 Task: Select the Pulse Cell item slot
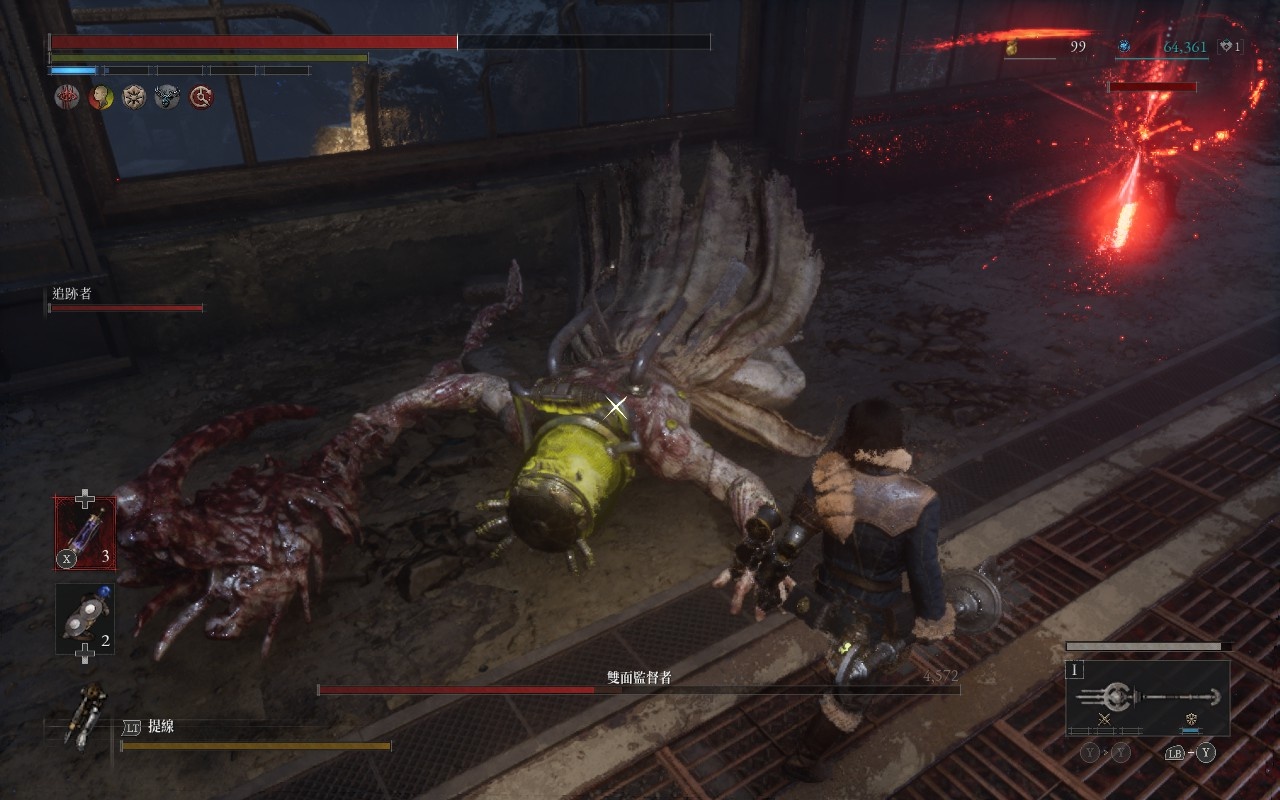[x=85, y=533]
